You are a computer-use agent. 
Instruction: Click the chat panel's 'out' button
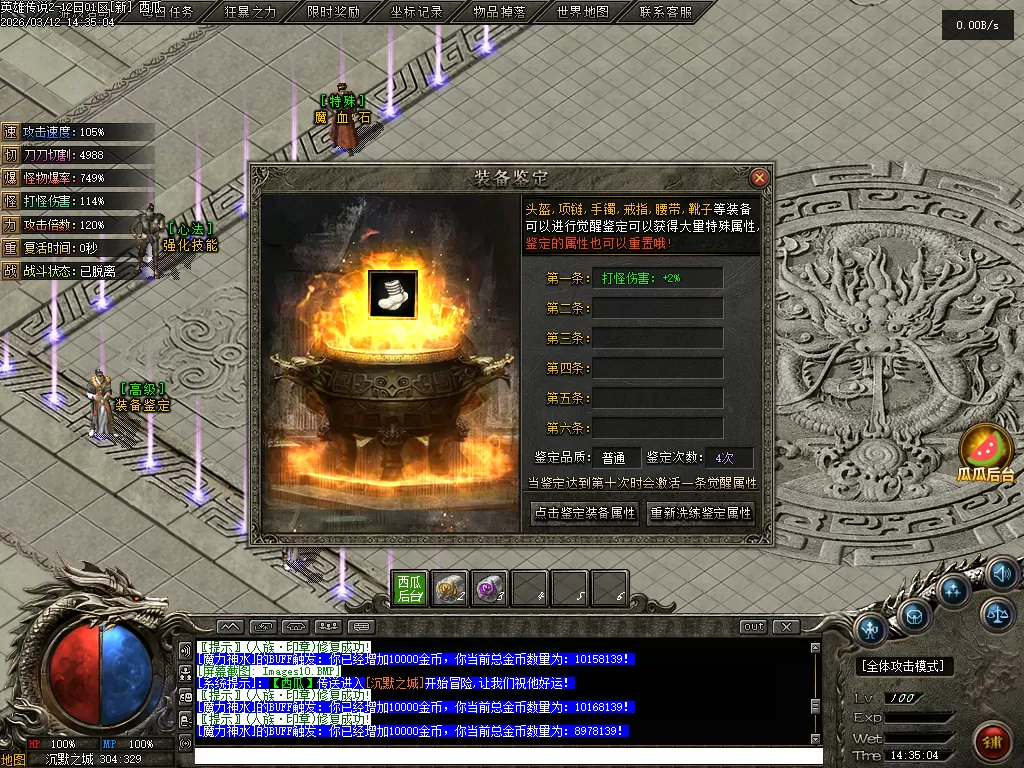point(753,627)
